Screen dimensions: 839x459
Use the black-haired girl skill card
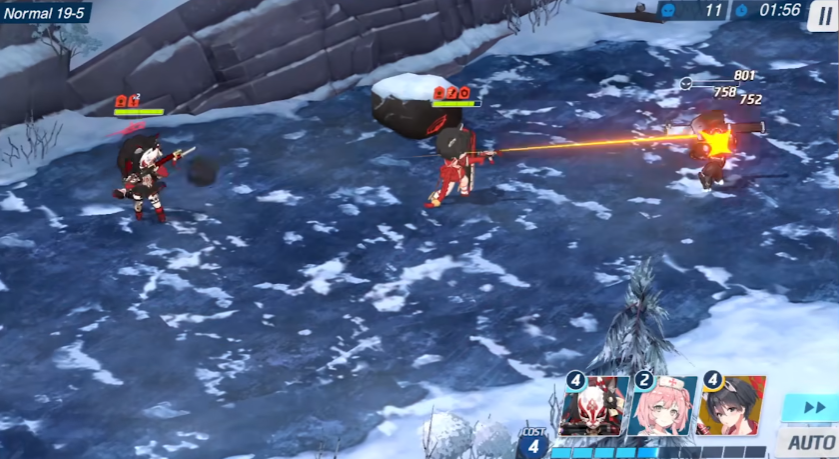click(x=732, y=406)
